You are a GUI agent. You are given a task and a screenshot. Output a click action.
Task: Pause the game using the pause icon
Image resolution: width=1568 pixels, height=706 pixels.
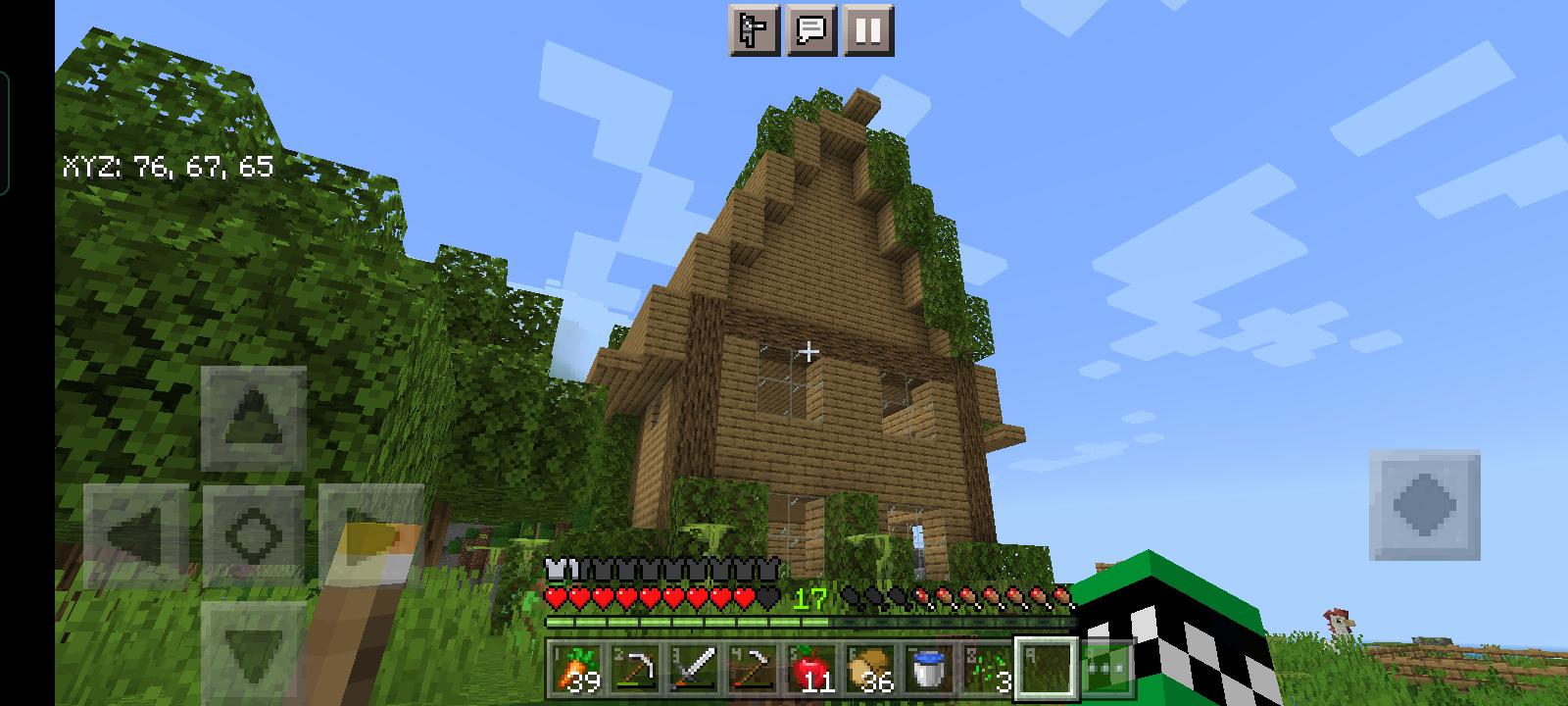(x=868, y=33)
